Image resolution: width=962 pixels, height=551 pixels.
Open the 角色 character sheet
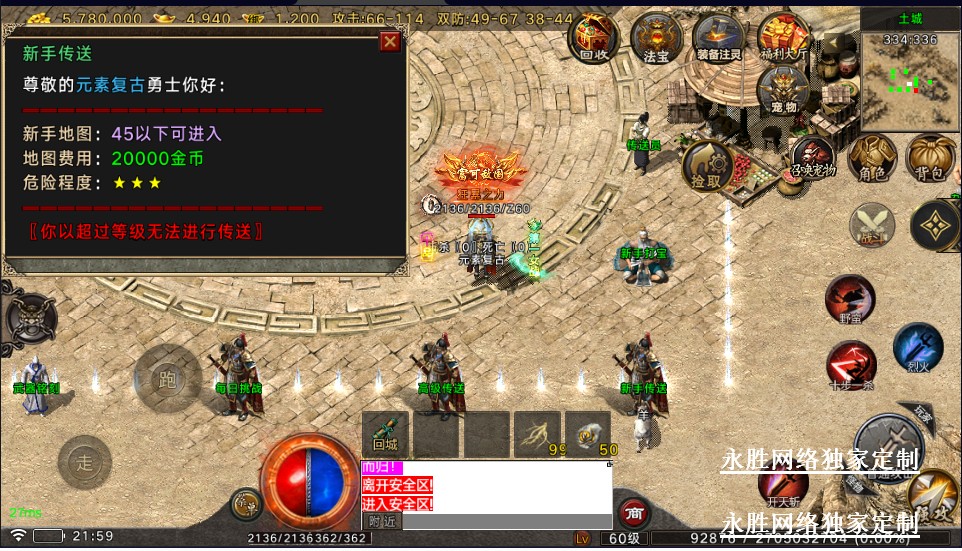(872, 159)
